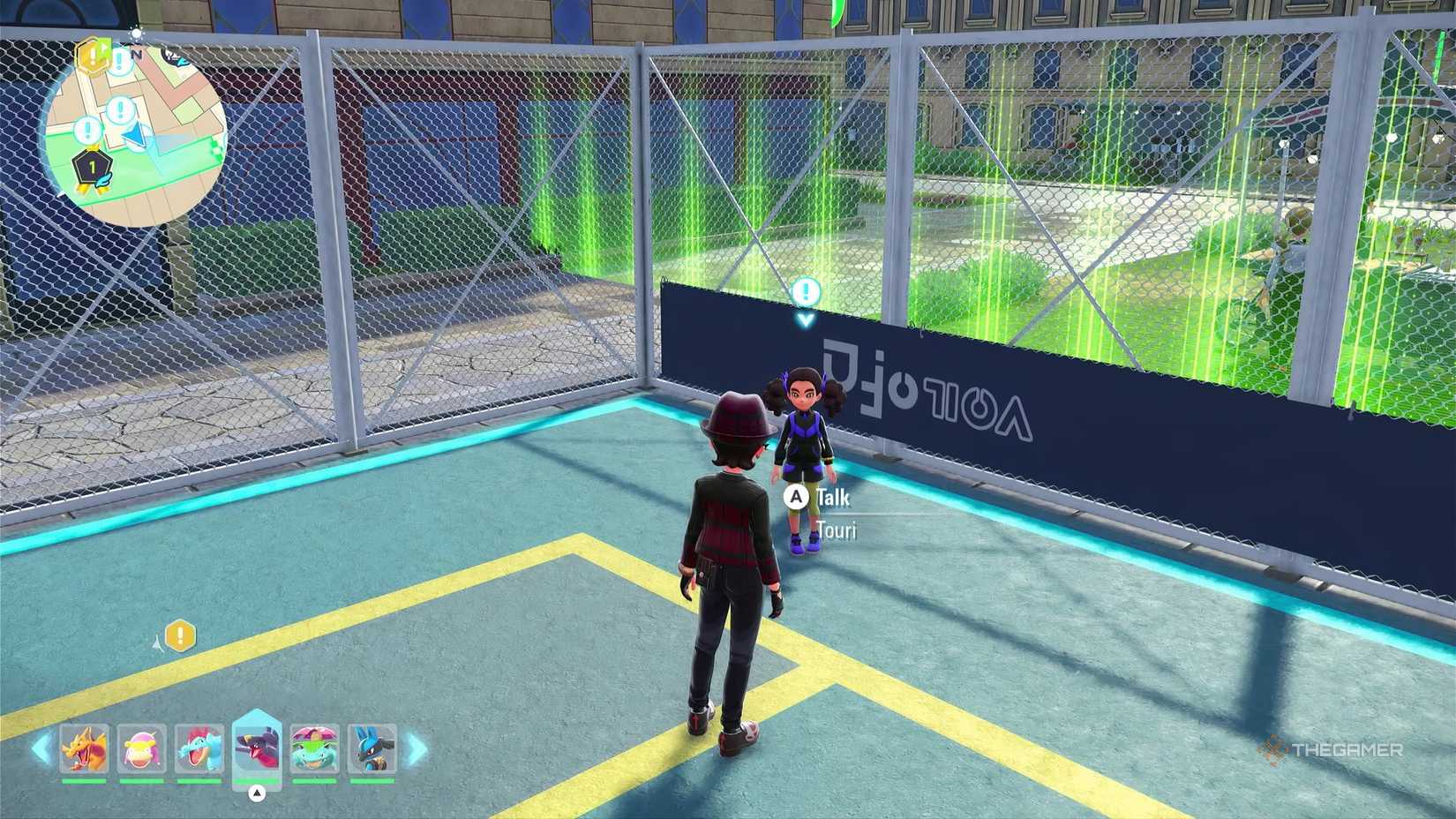Select Charizard's icon in the party bar

pyautogui.click(x=86, y=748)
